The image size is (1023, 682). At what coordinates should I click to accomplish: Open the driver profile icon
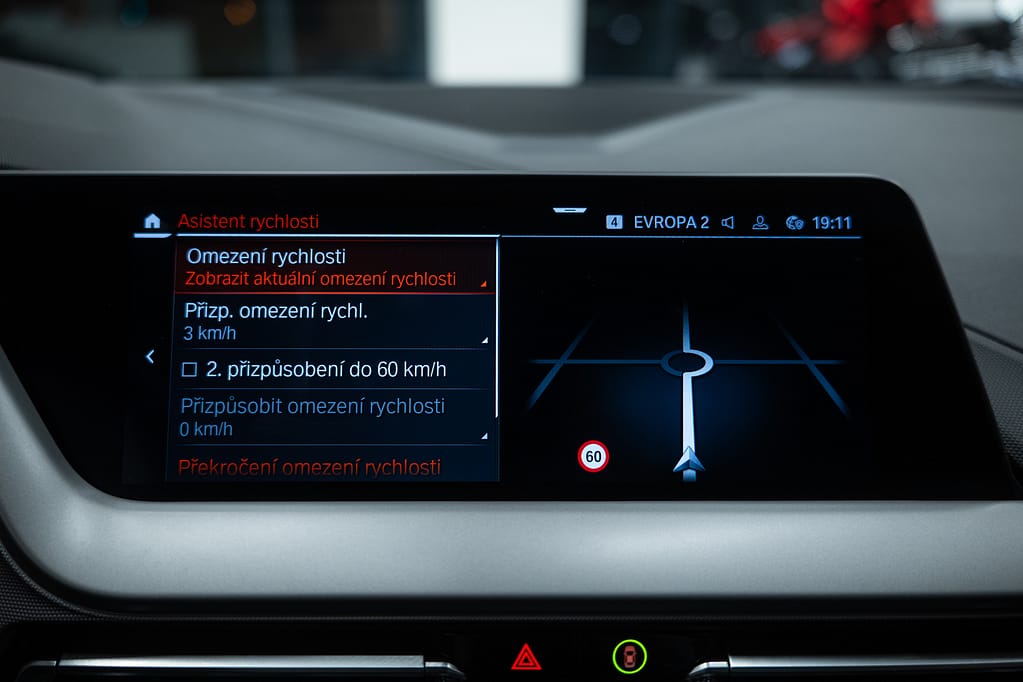[x=760, y=222]
